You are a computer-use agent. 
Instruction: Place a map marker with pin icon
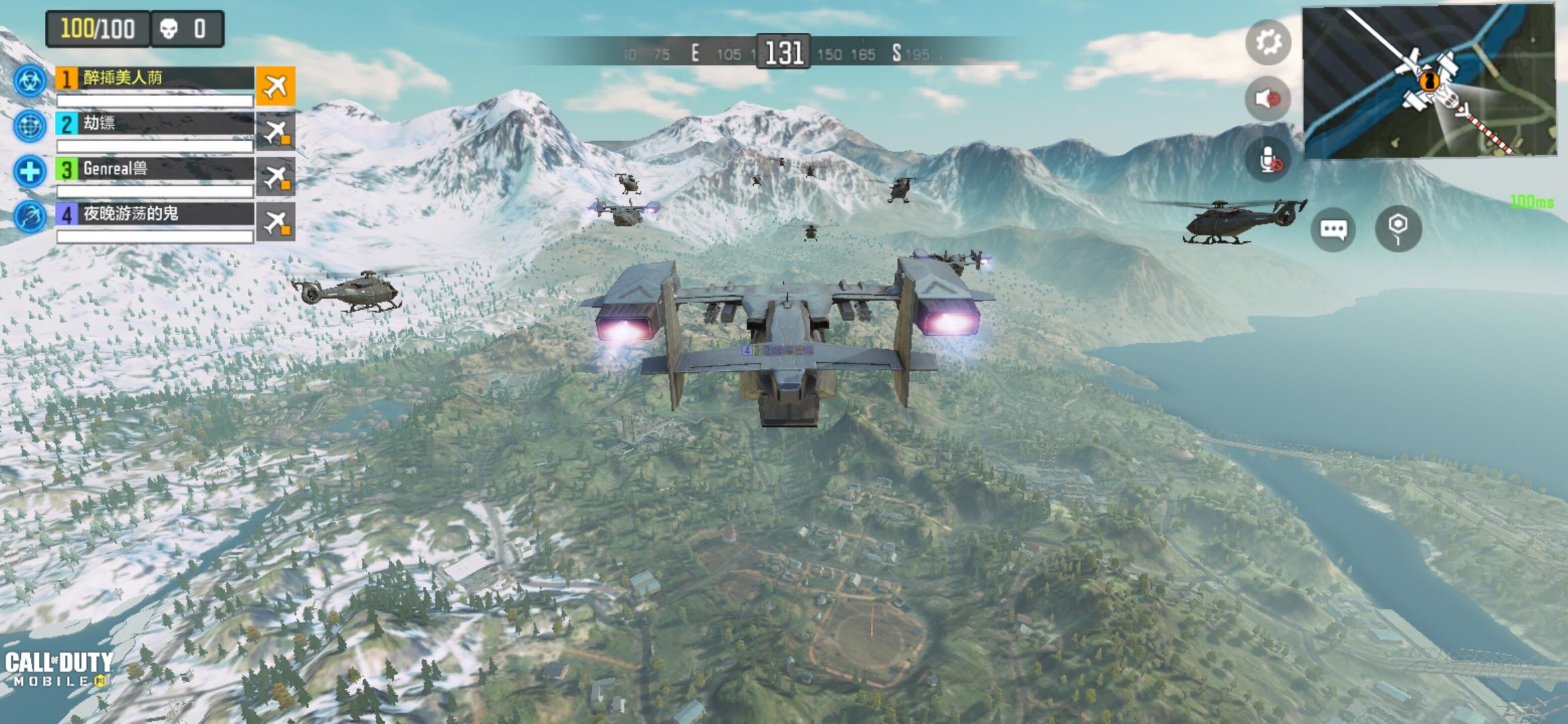[x=1398, y=229]
